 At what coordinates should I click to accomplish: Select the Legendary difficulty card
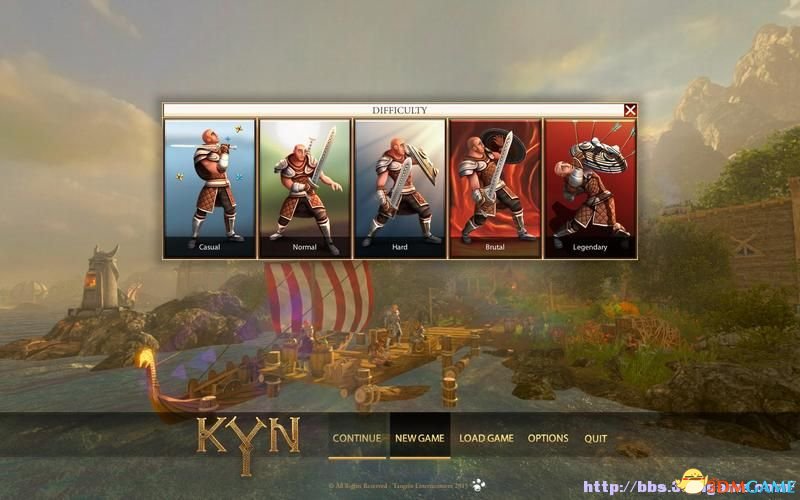pos(590,188)
